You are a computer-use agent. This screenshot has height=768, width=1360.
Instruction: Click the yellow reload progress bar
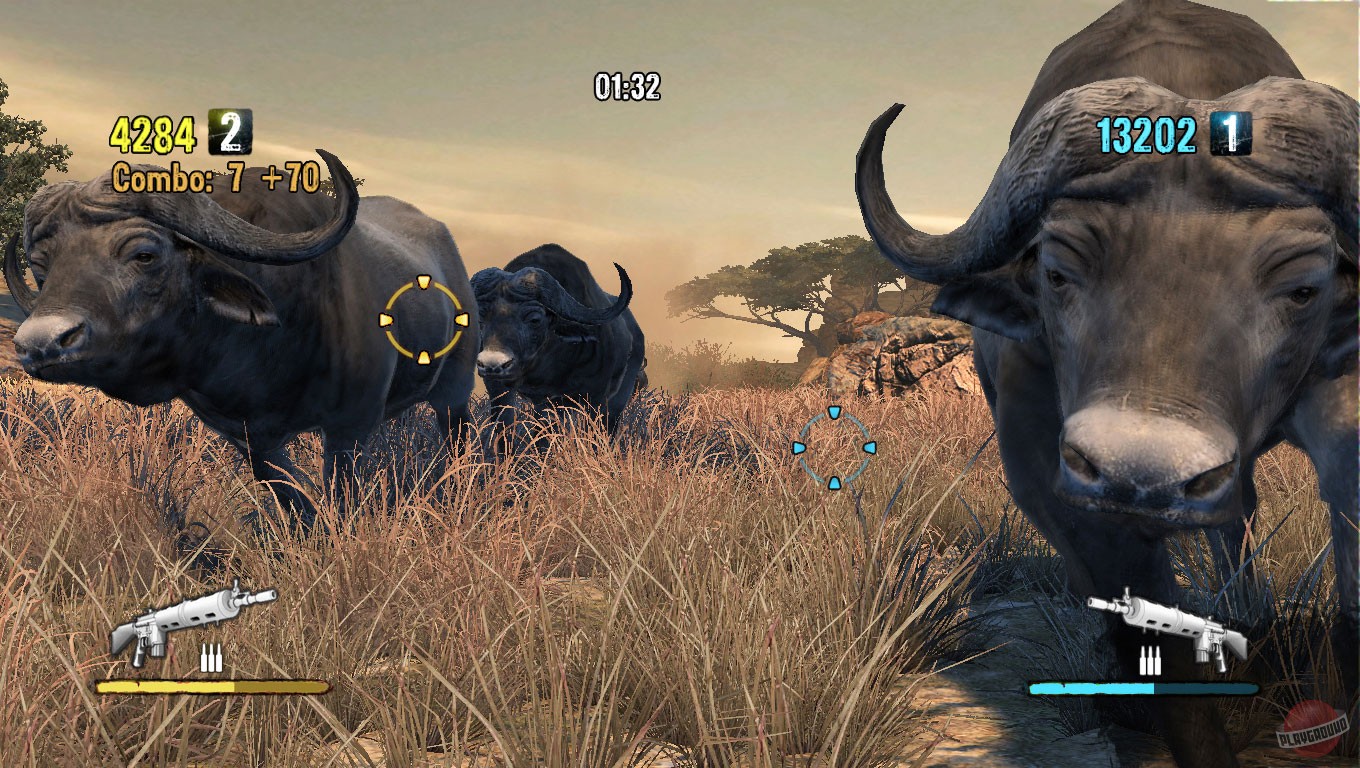(x=212, y=689)
